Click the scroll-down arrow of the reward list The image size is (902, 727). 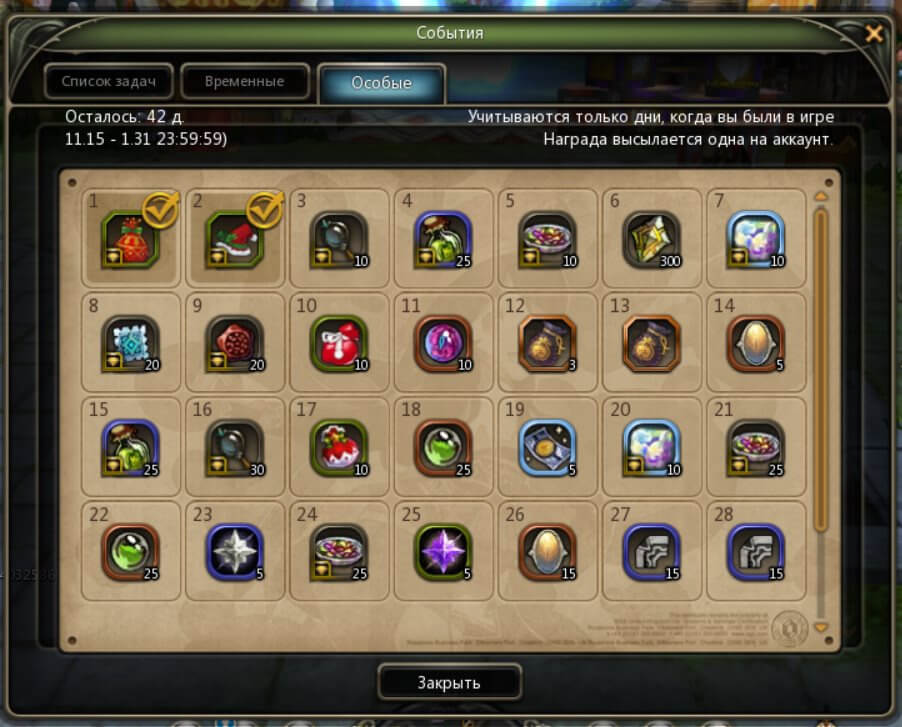pyautogui.click(x=823, y=628)
